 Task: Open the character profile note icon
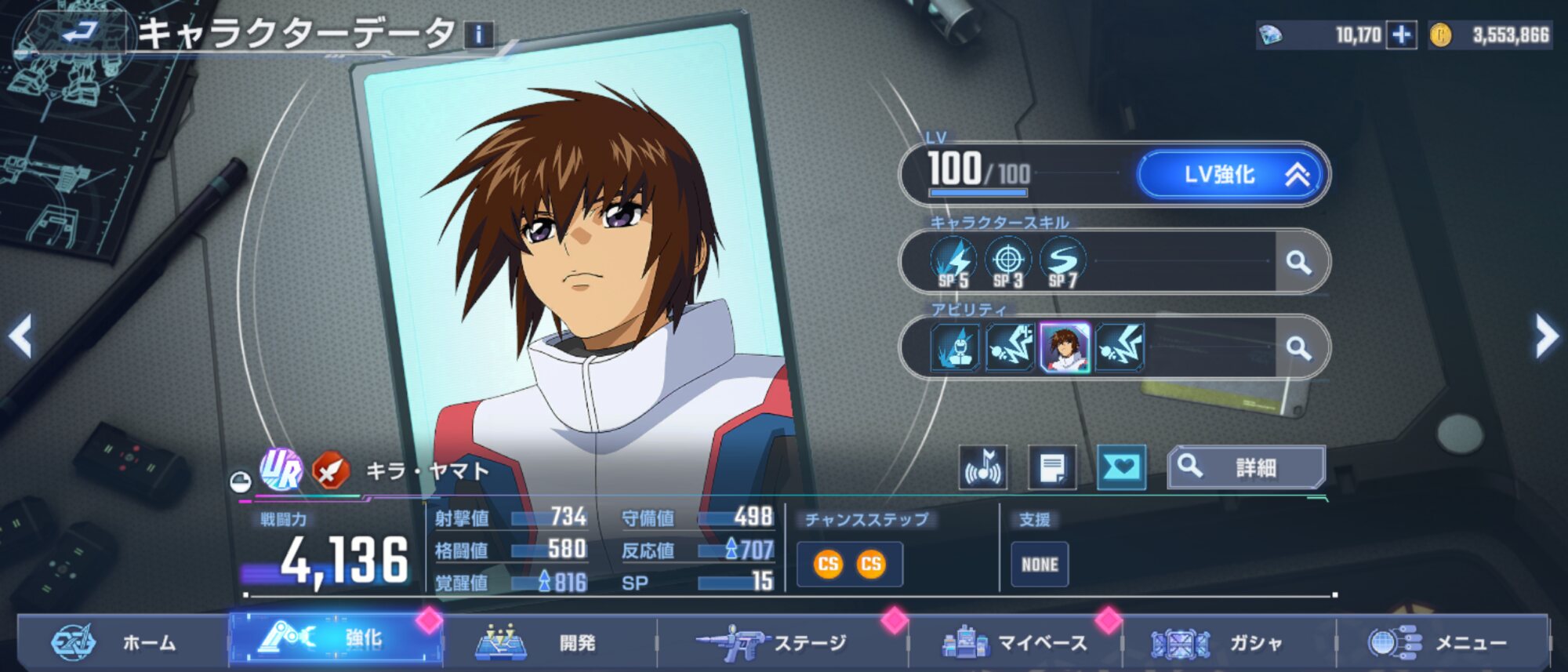click(1052, 468)
